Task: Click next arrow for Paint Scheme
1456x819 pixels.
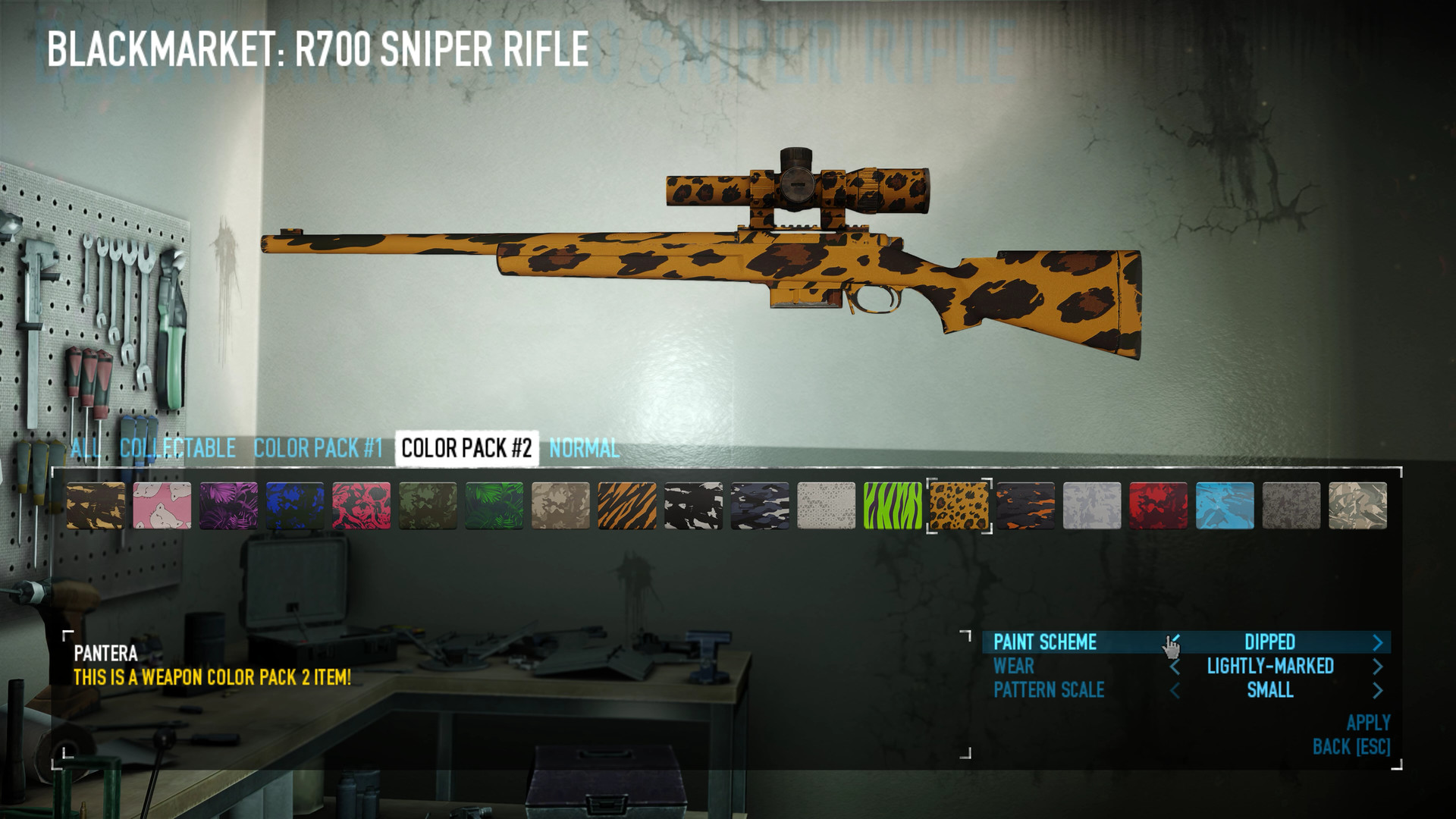Action: point(1378,643)
